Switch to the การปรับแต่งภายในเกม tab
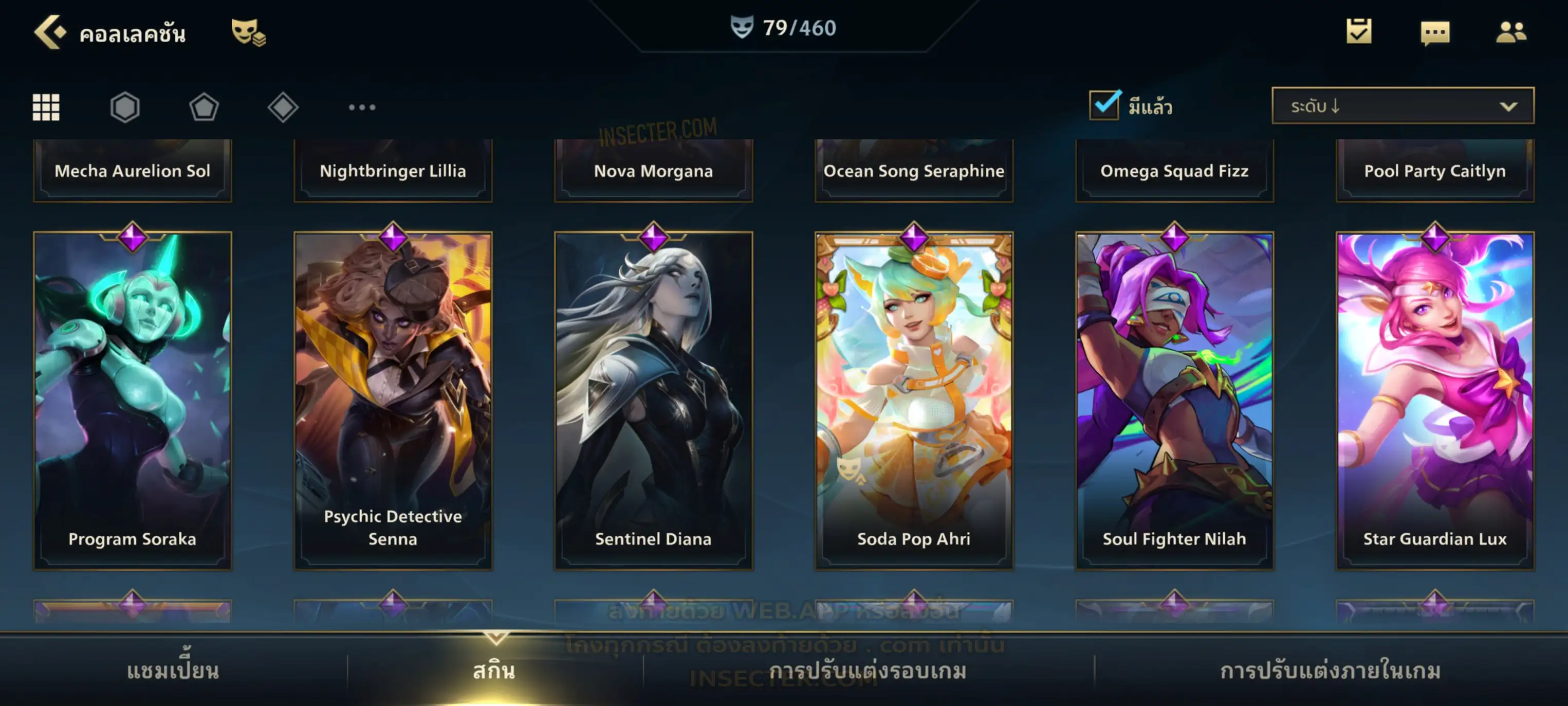1568x706 pixels. click(1330, 671)
